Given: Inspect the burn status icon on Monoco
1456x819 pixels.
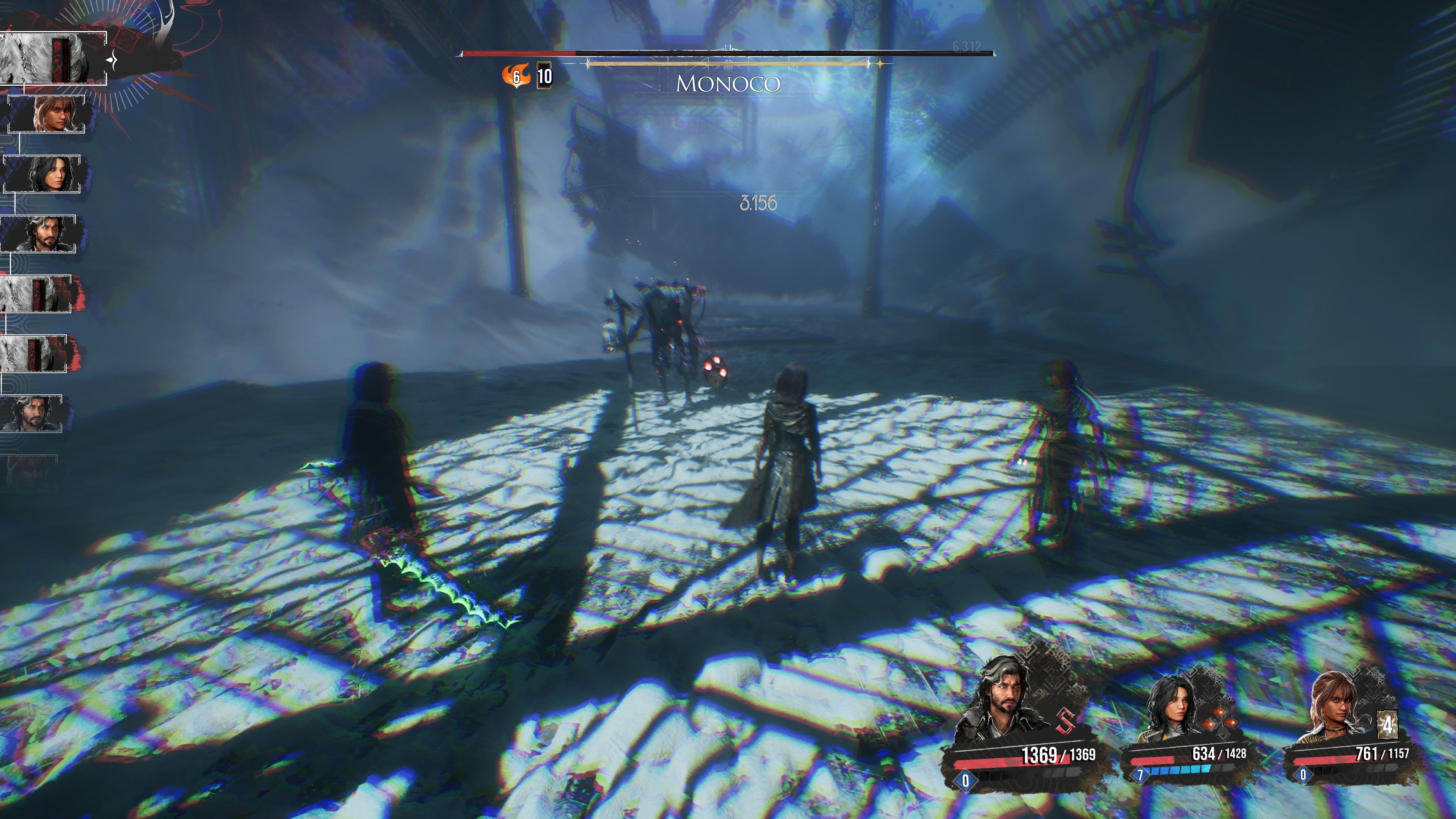Looking at the screenshot, I should point(516,76).
